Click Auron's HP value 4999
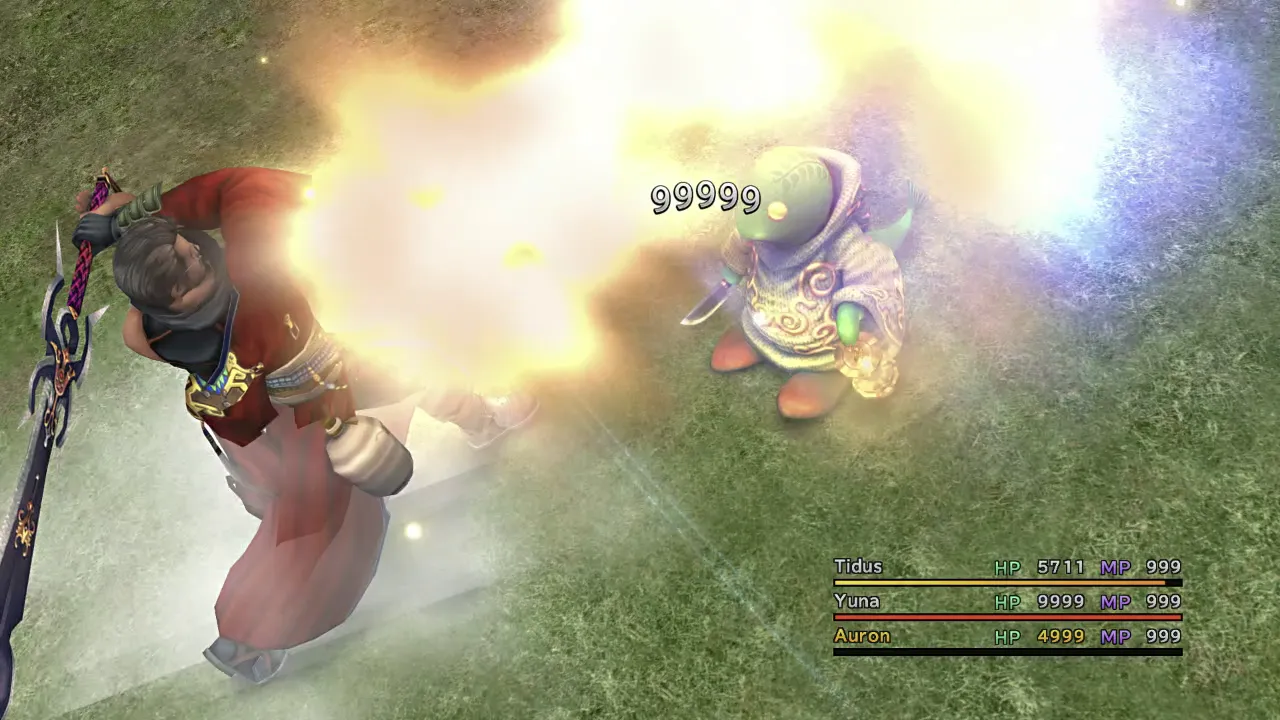Viewport: 1280px width, 720px height. (1060, 635)
